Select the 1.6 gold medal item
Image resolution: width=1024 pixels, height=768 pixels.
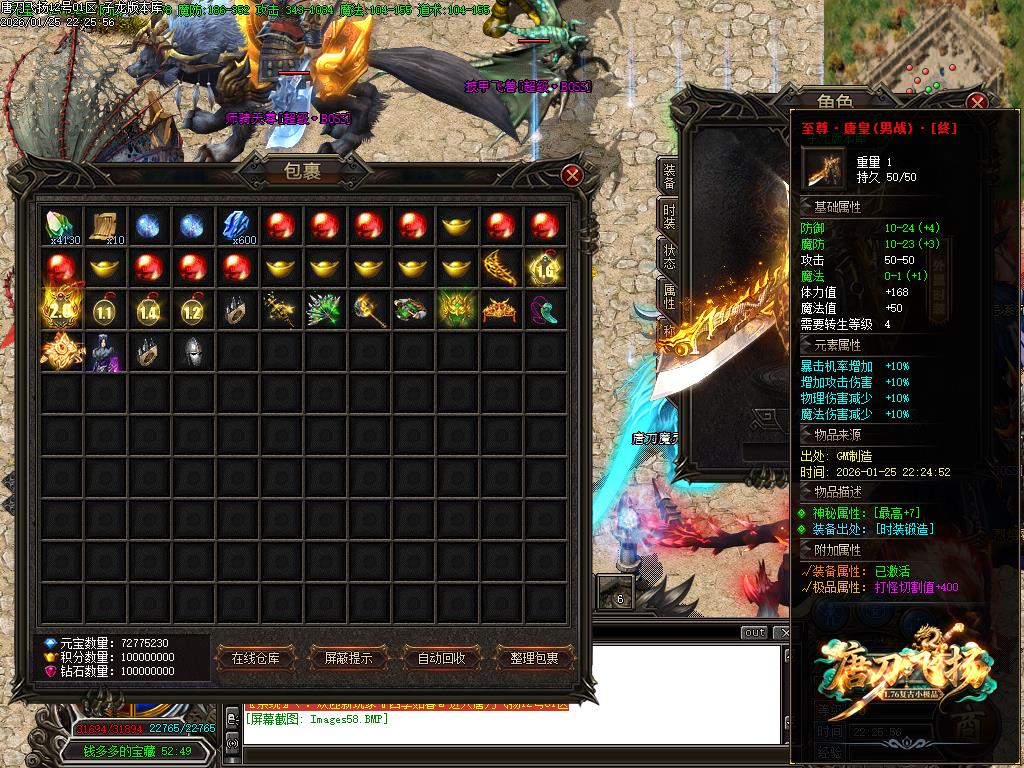pyautogui.click(x=545, y=268)
